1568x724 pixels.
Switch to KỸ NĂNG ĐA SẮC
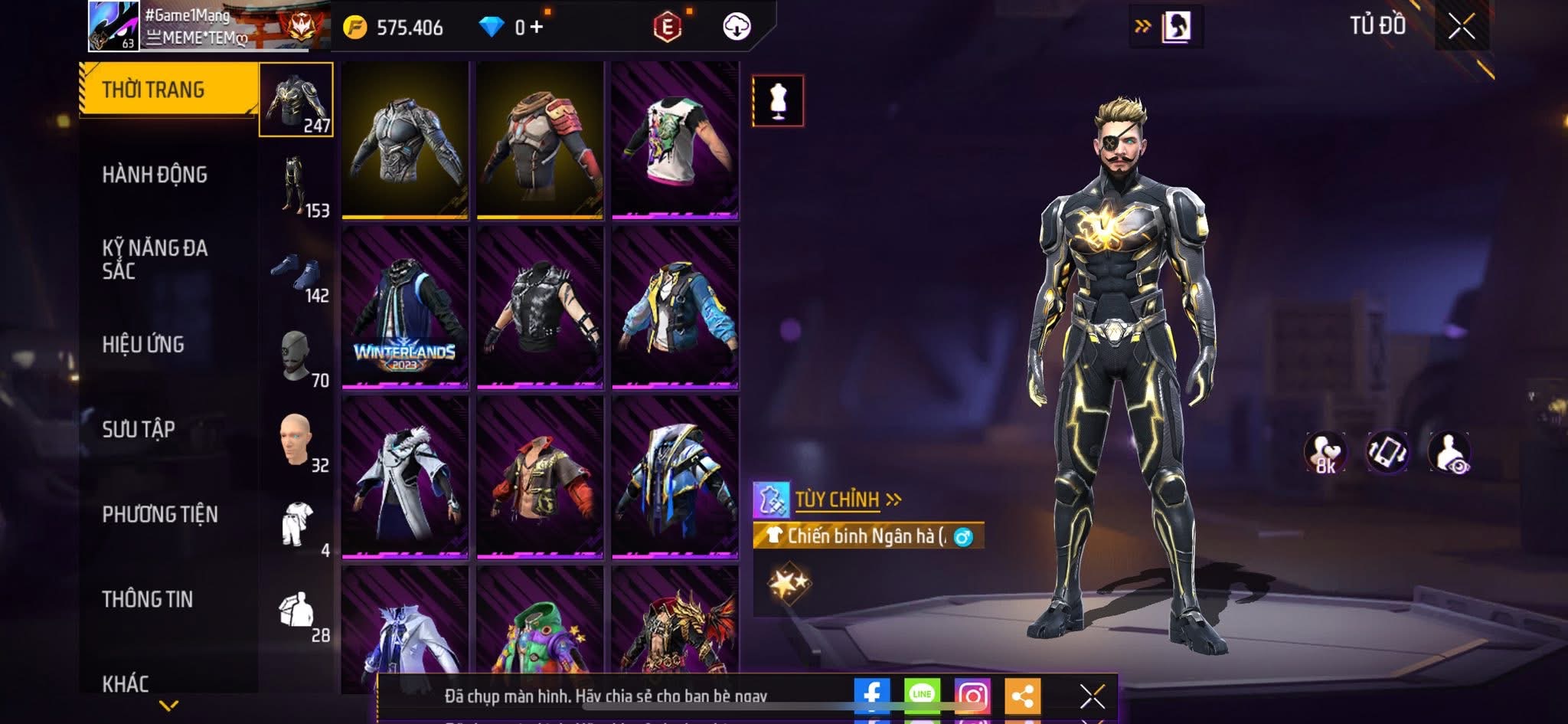(155, 259)
